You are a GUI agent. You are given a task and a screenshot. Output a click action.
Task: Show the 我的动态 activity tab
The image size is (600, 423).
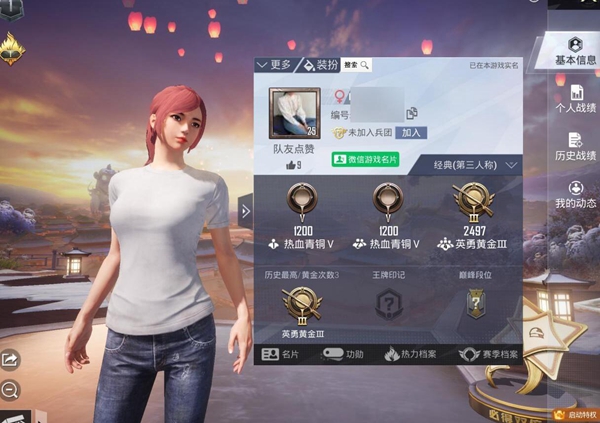click(575, 195)
